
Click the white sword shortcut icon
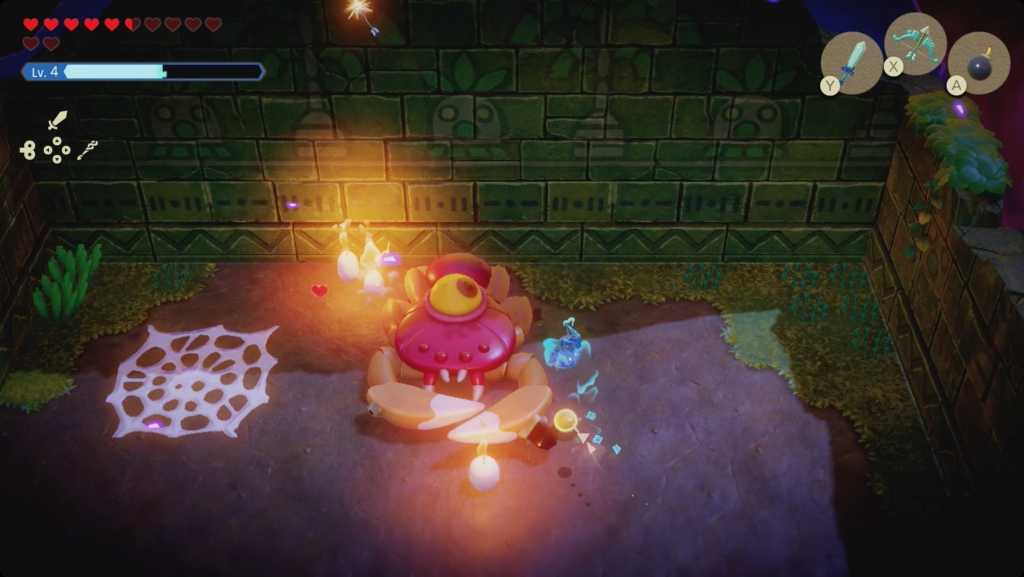[57, 121]
